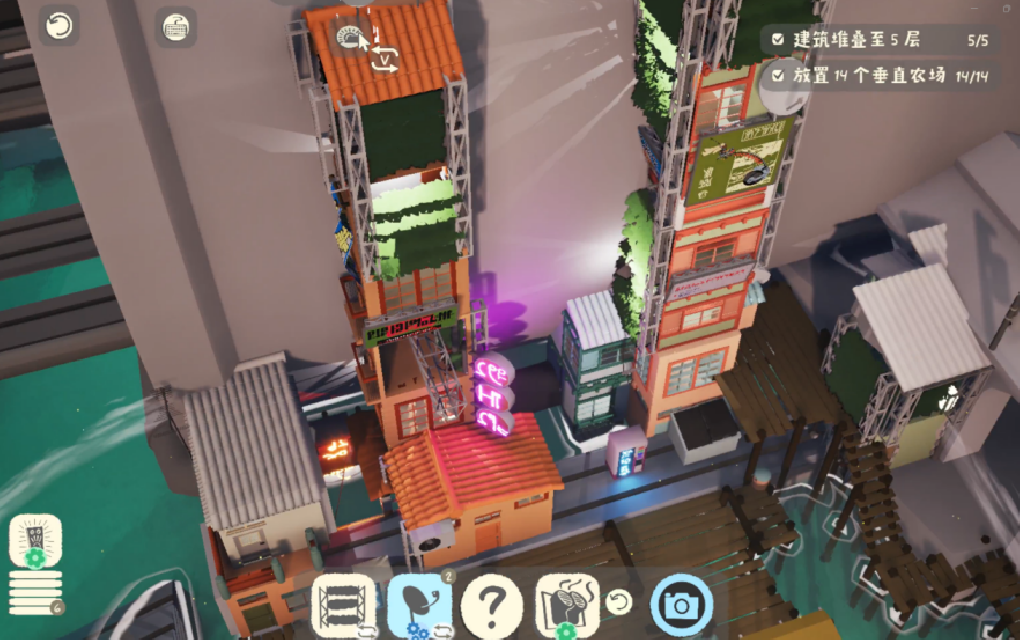The image size is (1020, 640).
Task: Choose the satellite dish decoration tool
Action: pos(420,605)
